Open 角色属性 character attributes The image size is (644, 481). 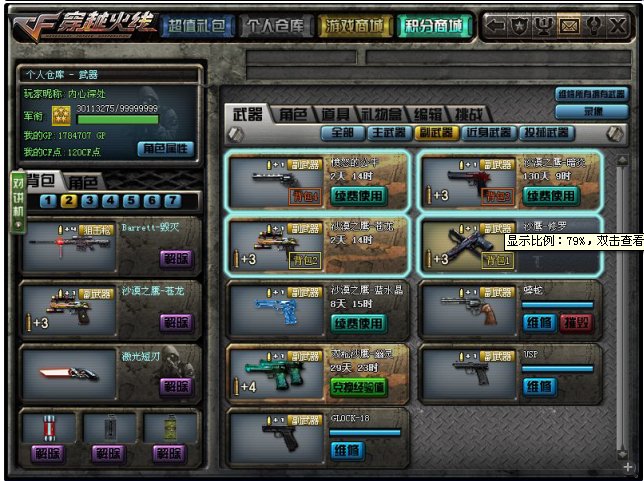click(x=165, y=149)
